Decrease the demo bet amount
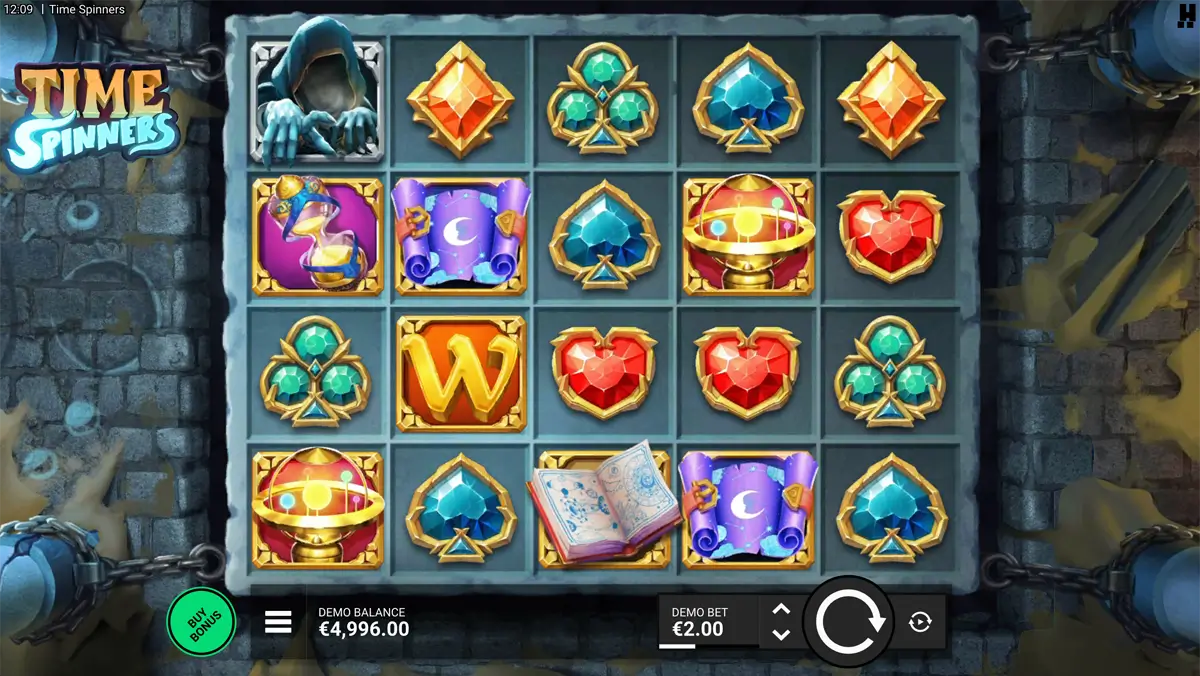 point(782,634)
